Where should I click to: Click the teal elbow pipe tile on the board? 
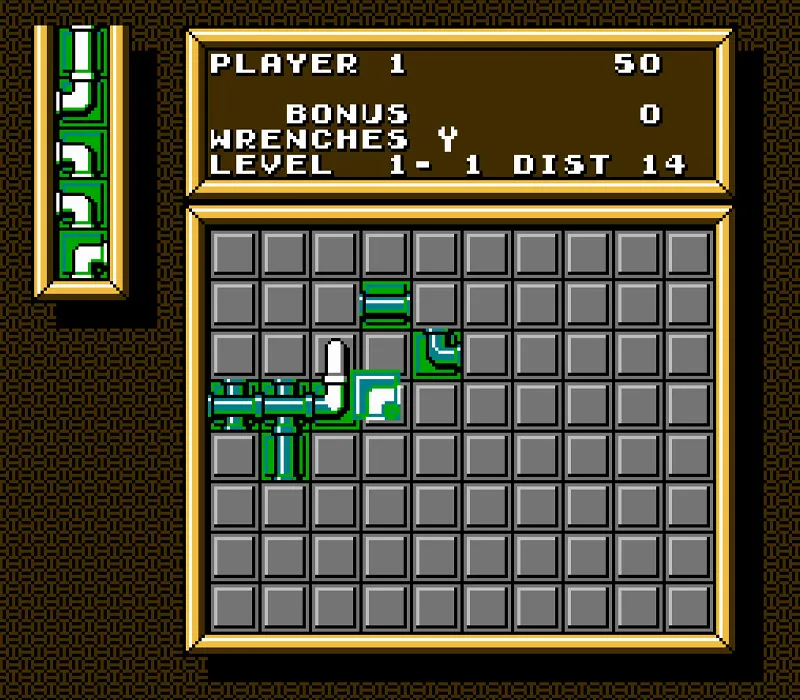(x=436, y=354)
